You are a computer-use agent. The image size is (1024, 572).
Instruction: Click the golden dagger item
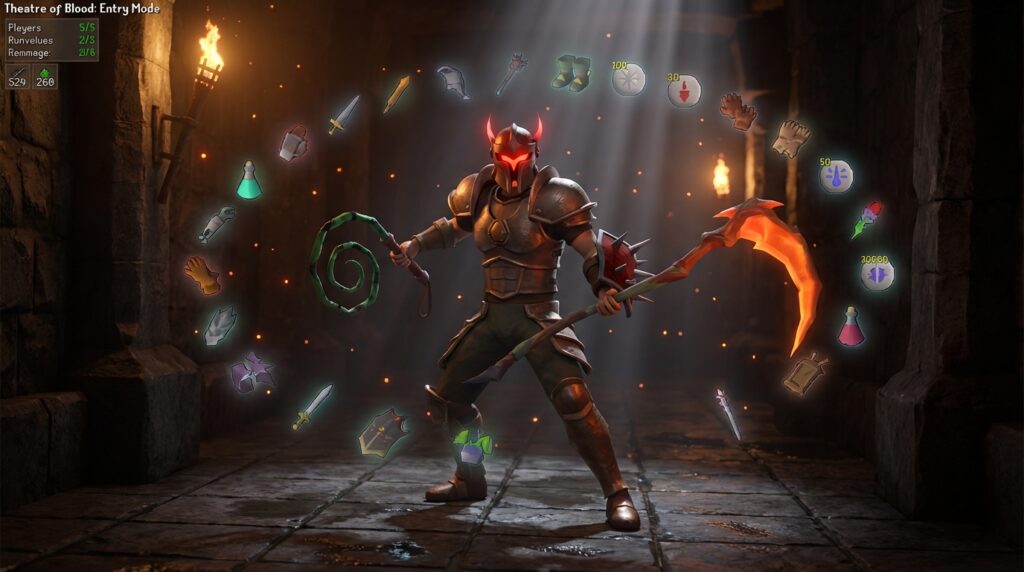[396, 94]
